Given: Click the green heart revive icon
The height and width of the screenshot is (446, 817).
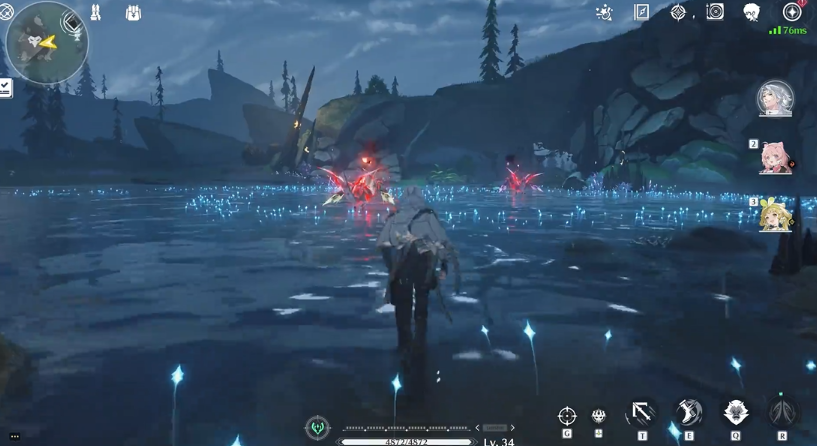Looking at the screenshot, I should pos(318,427).
